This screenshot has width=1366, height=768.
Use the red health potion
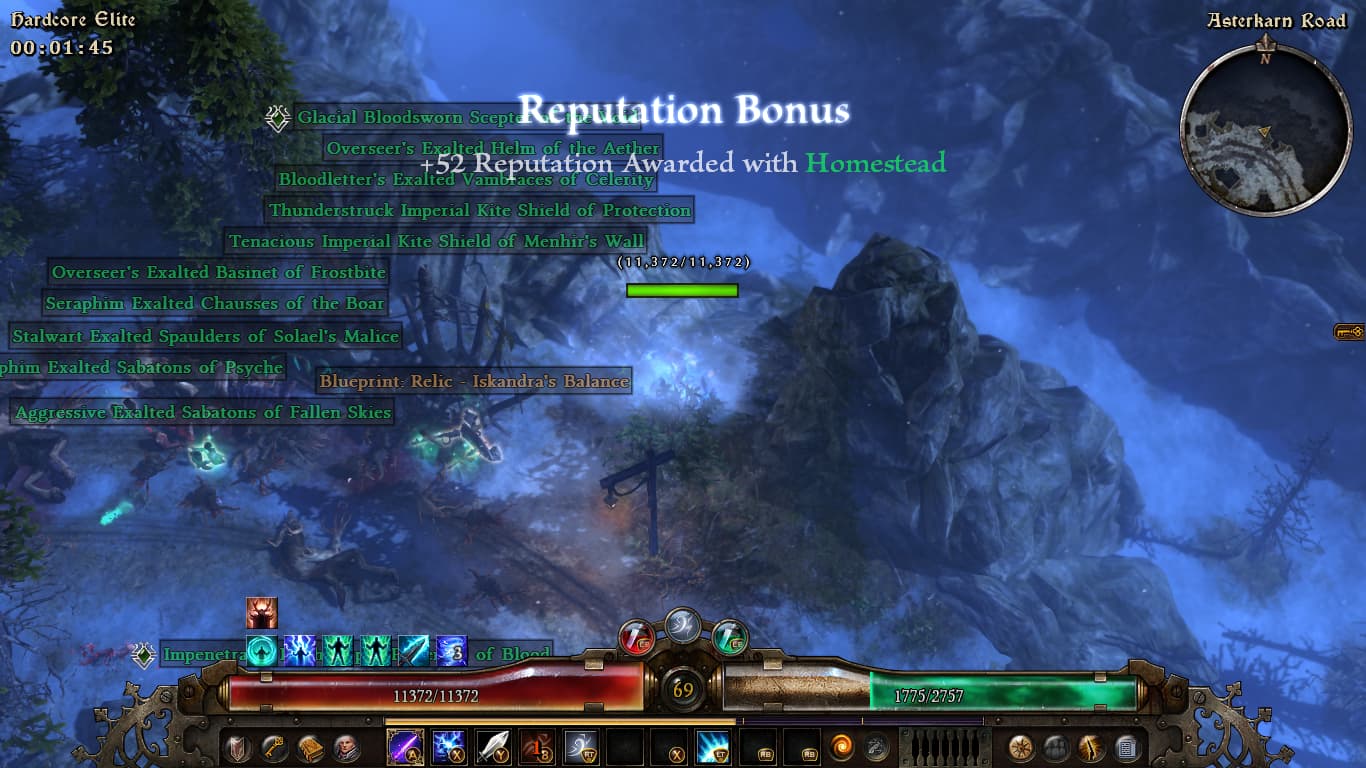(x=637, y=636)
